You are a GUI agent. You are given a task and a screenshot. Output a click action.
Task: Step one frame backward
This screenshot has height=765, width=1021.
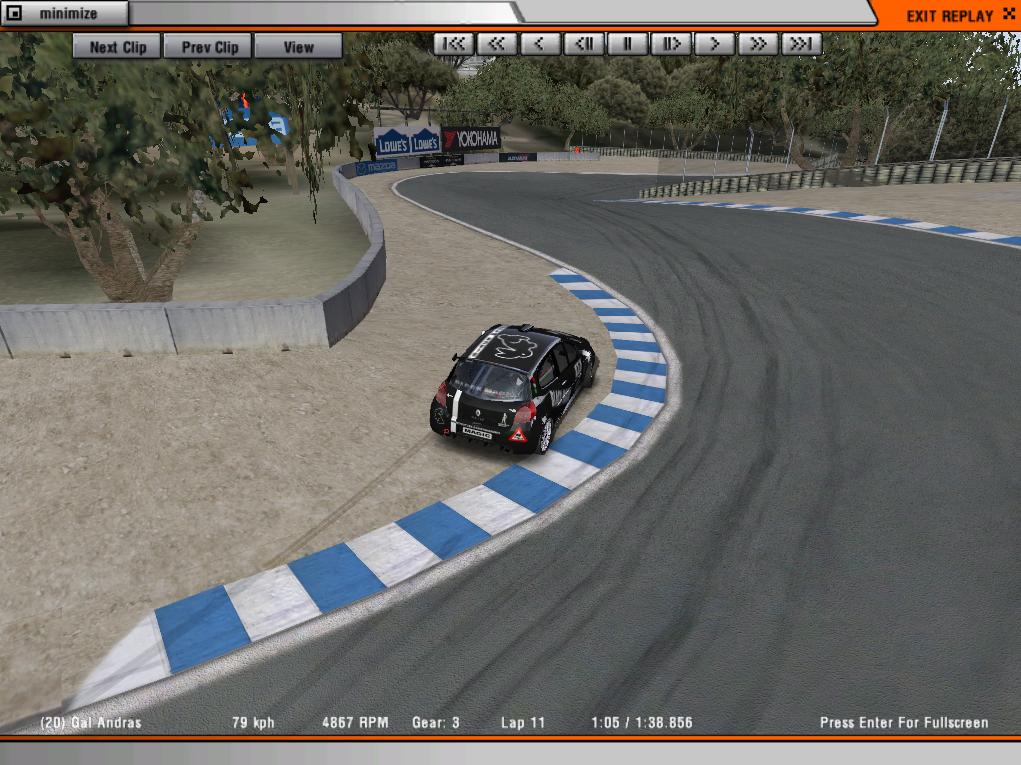tap(584, 44)
